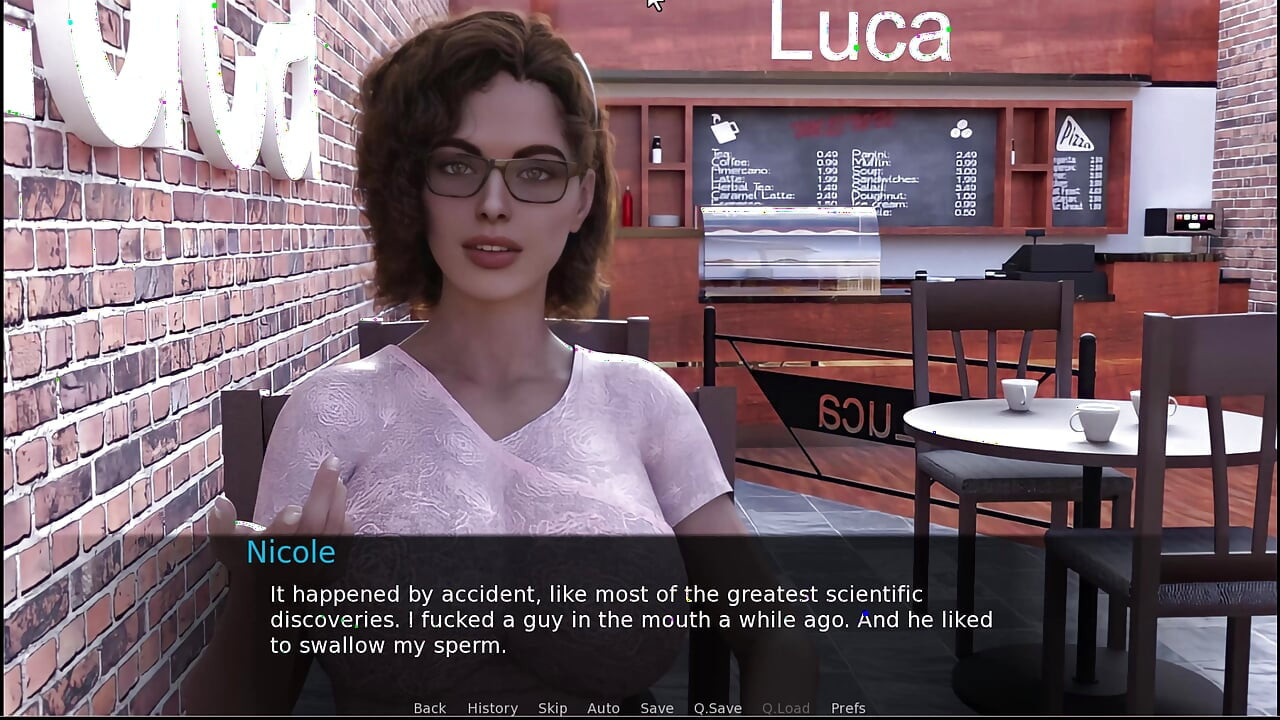Open the Prefs settings menu

click(848, 708)
